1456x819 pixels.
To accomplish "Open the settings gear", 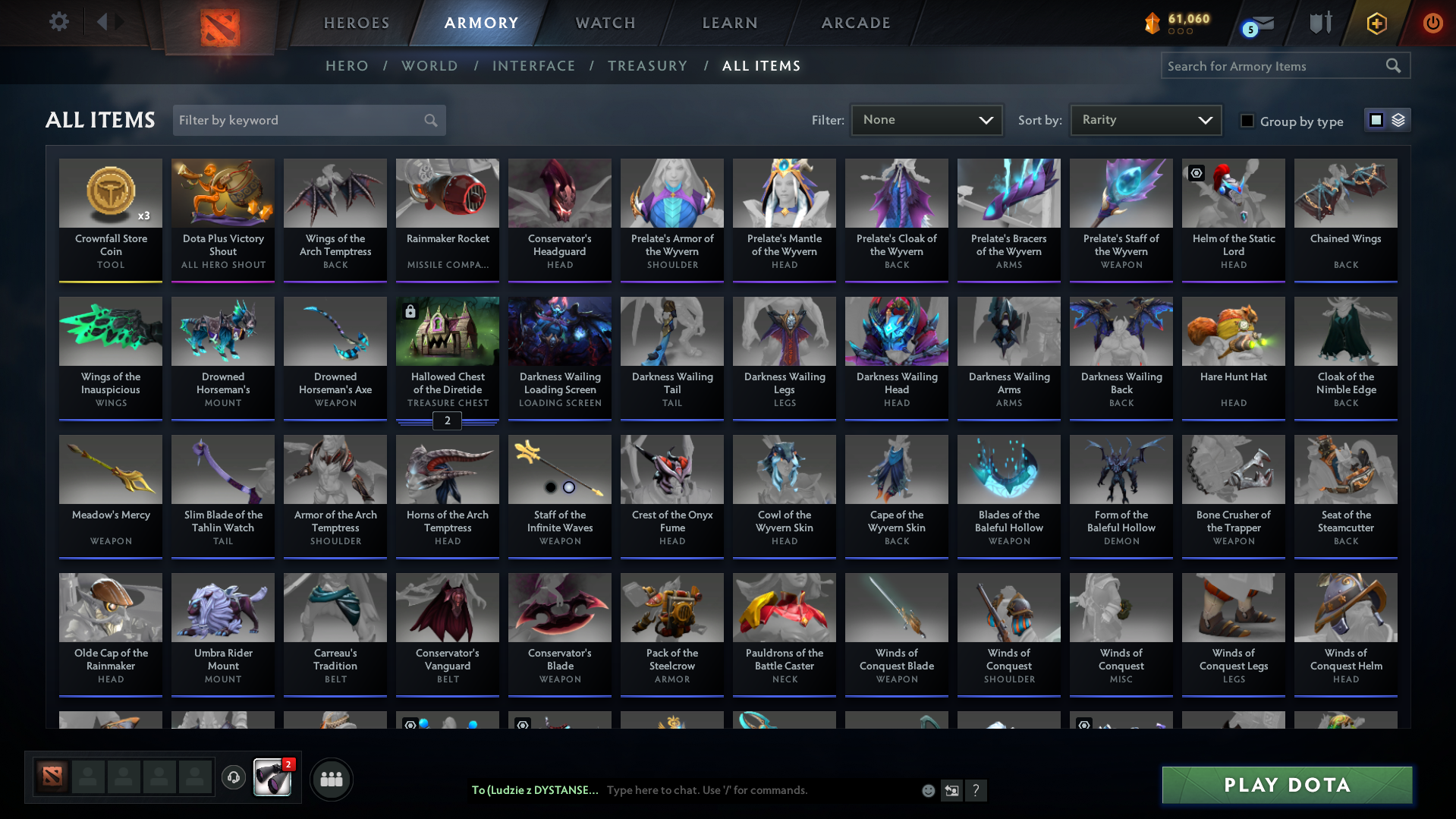I will click(59, 22).
